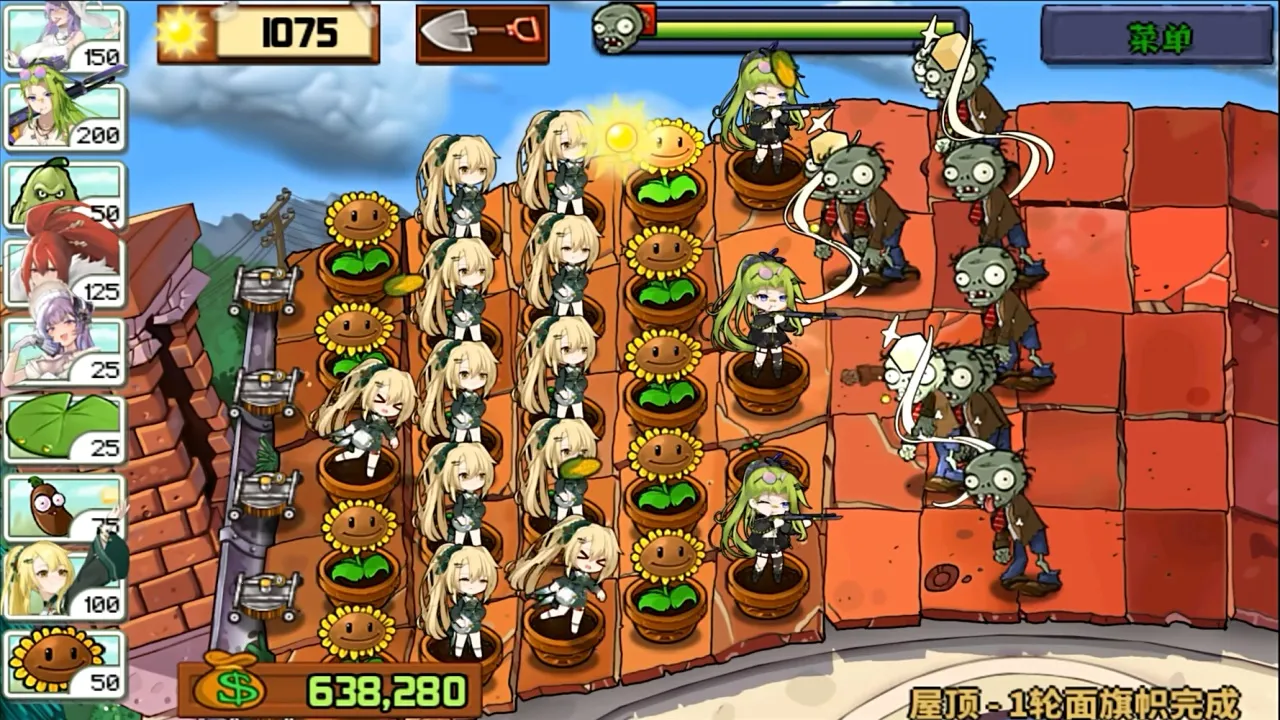The height and width of the screenshot is (720, 1280).
Task: Choose the lily pad seed card
Action: click(65, 429)
